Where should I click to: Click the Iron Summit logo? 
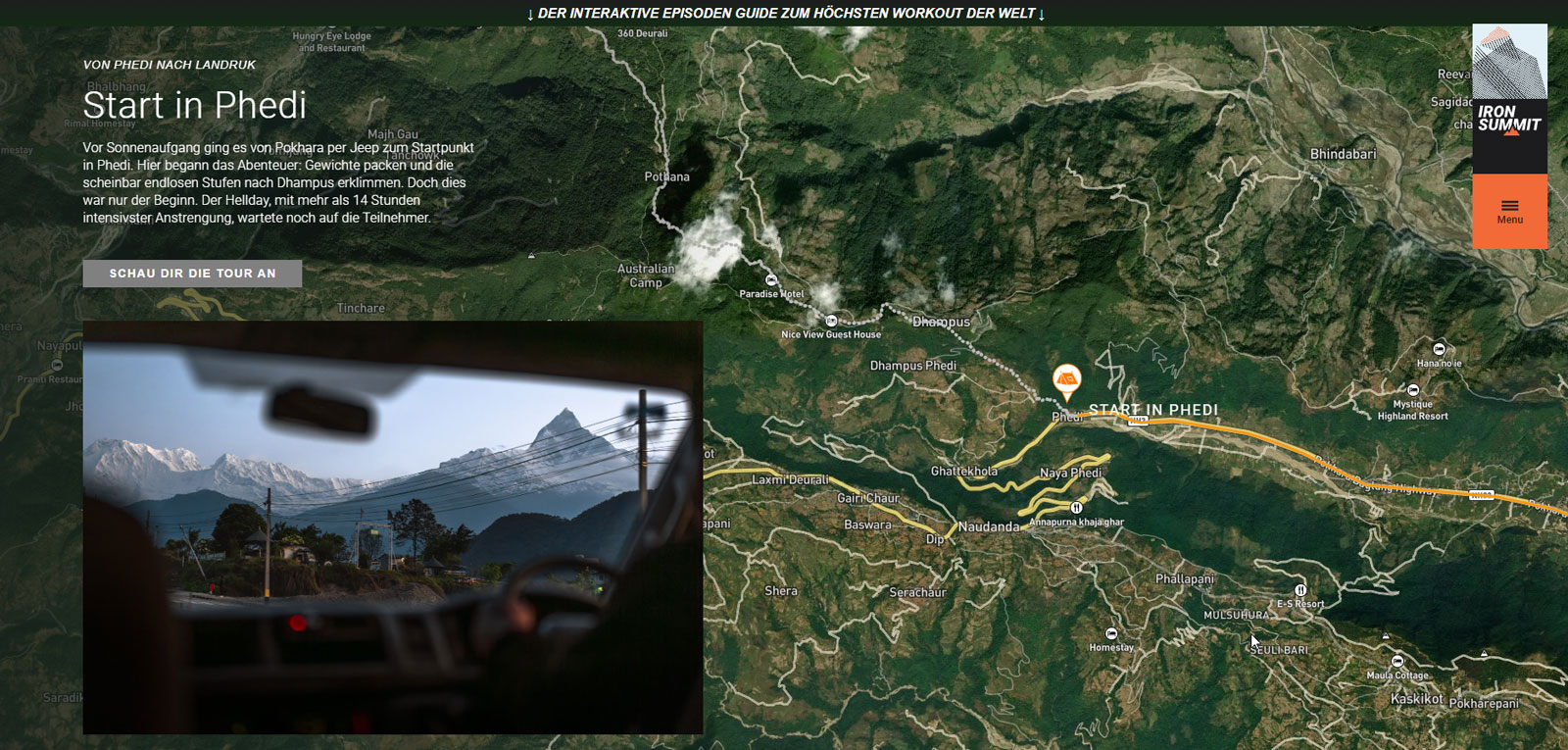tap(1509, 98)
